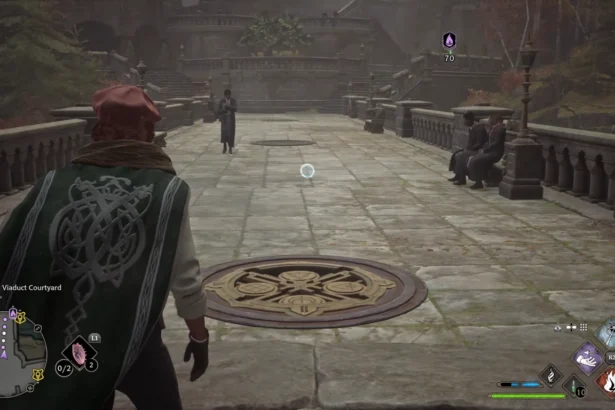Trigger the Ancient Magic swirl icon
The width and height of the screenshot is (615, 410).
(x=551, y=374)
